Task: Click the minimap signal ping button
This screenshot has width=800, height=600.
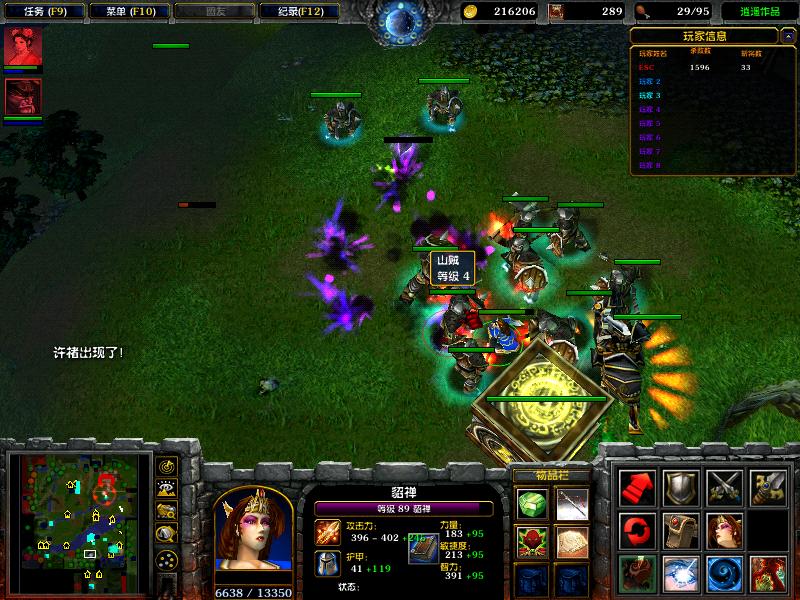Action: pos(166,466)
